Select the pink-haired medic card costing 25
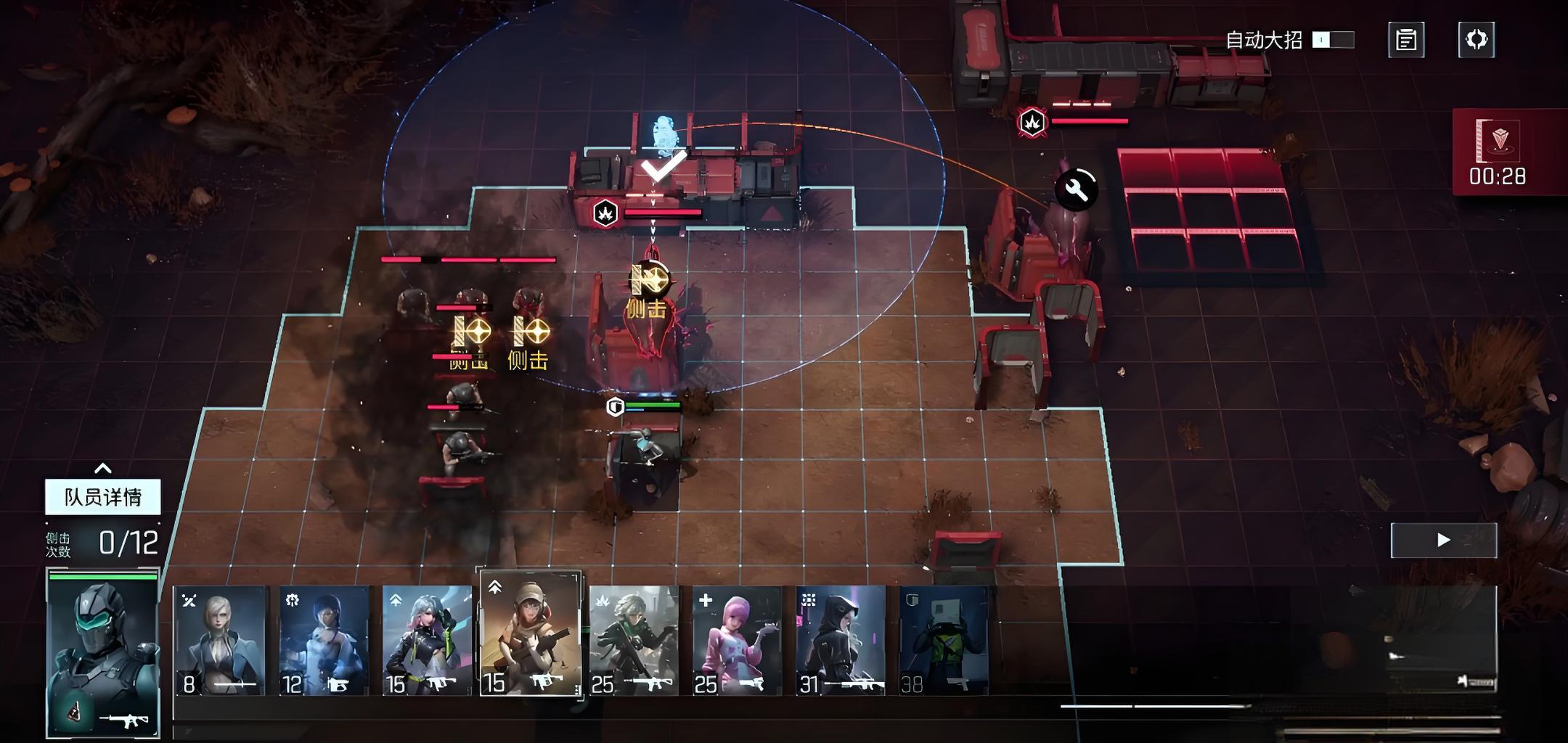The width and height of the screenshot is (1568, 743). (737, 641)
